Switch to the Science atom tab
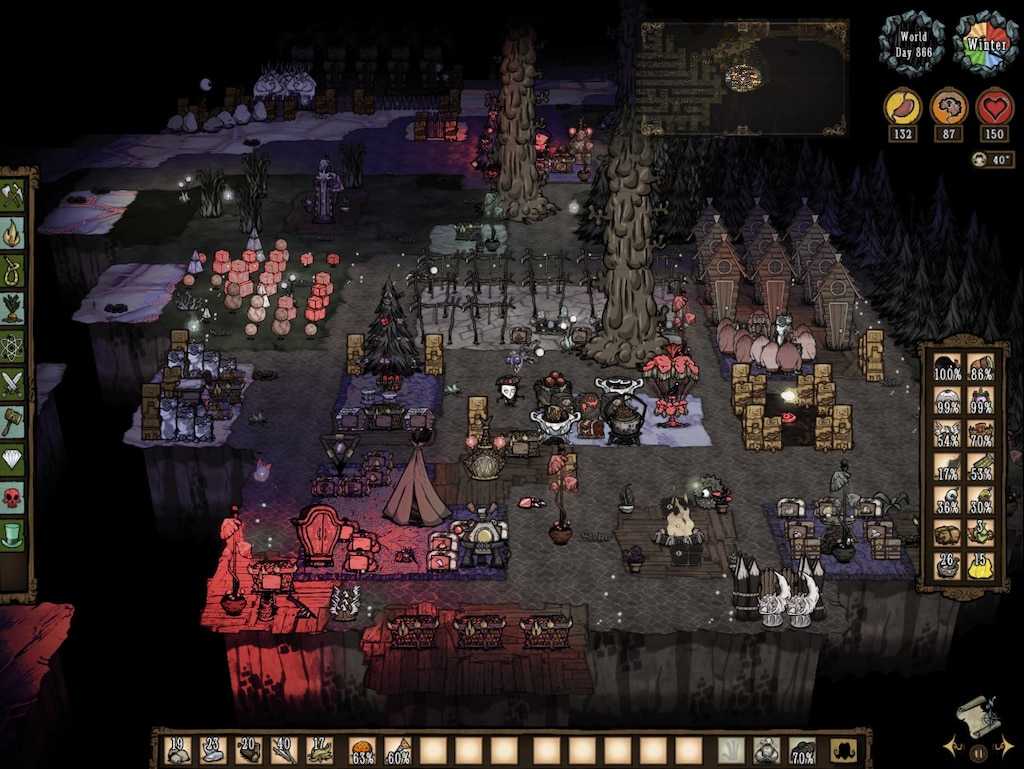 (x=13, y=344)
